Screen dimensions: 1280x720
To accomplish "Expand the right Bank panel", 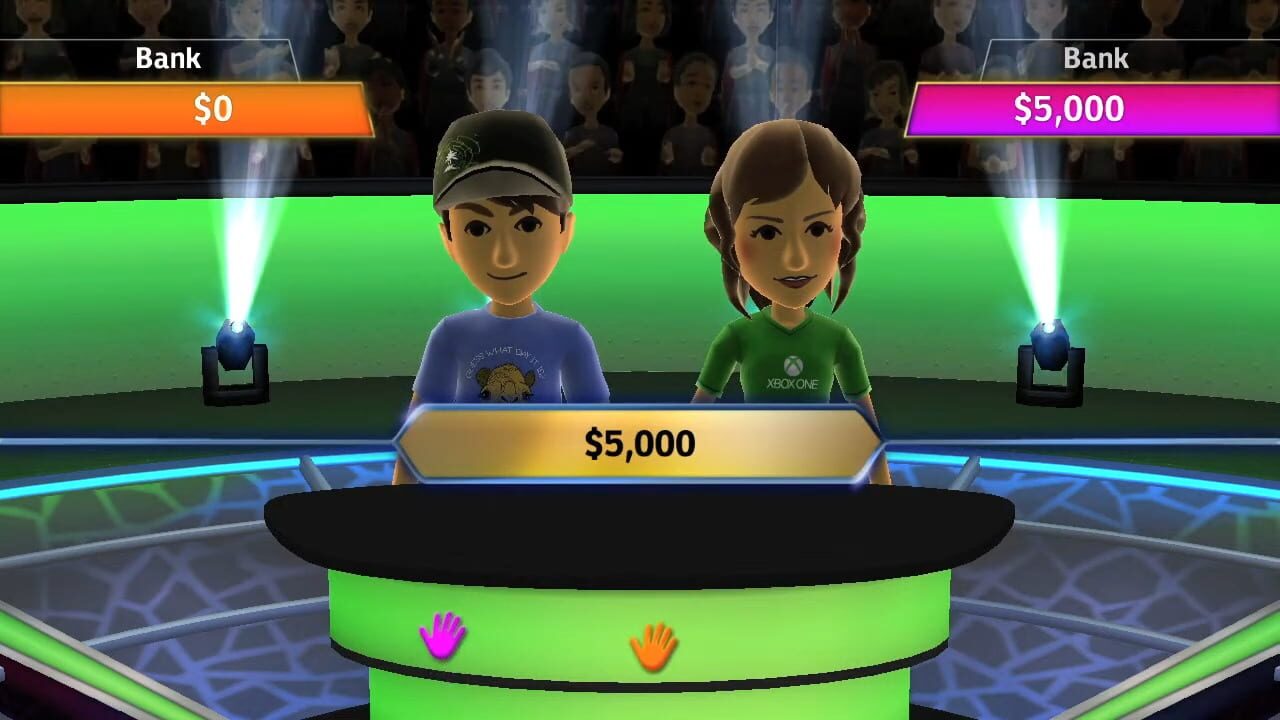I will [x=1094, y=59].
